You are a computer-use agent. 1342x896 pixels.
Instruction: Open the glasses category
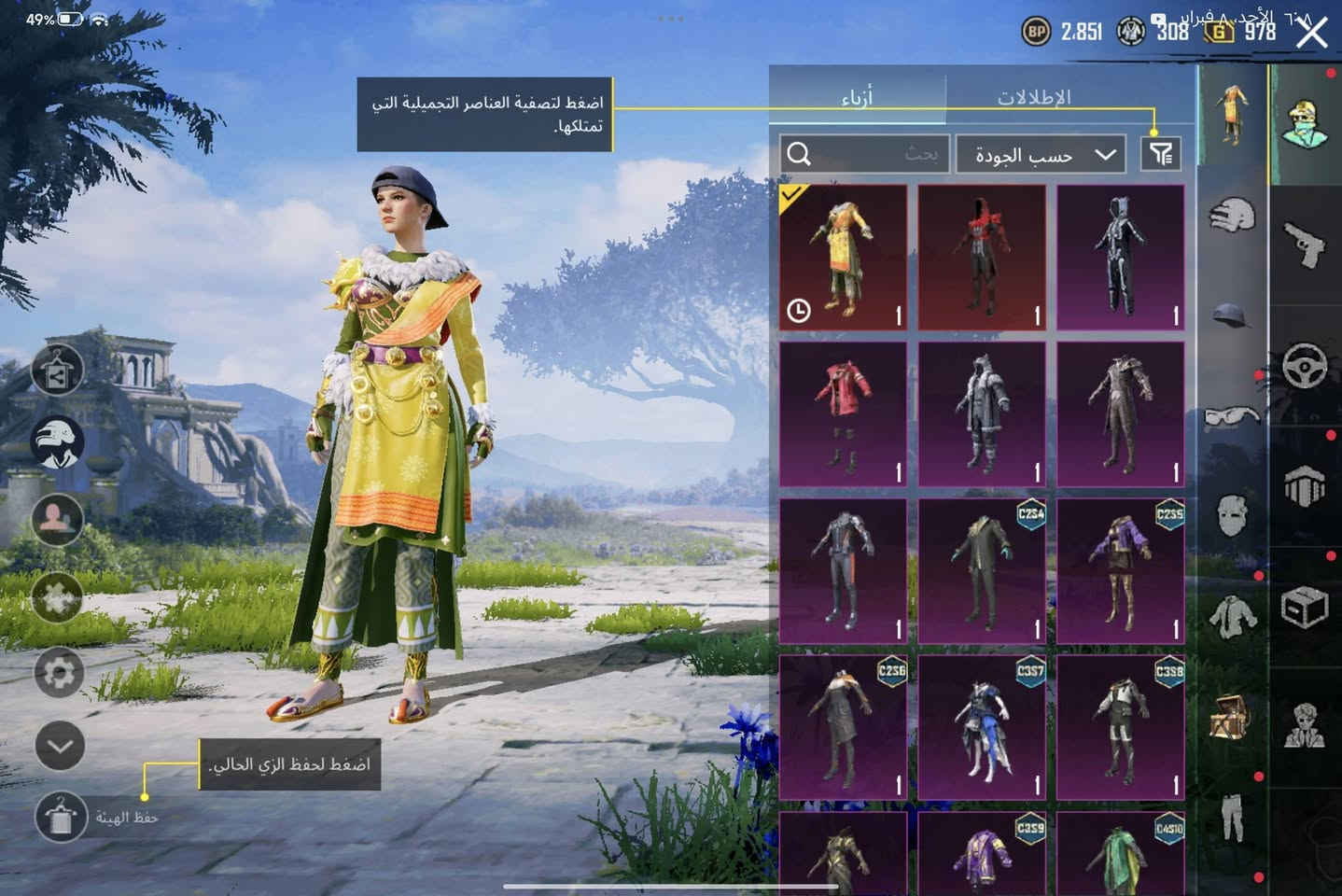click(x=1233, y=416)
